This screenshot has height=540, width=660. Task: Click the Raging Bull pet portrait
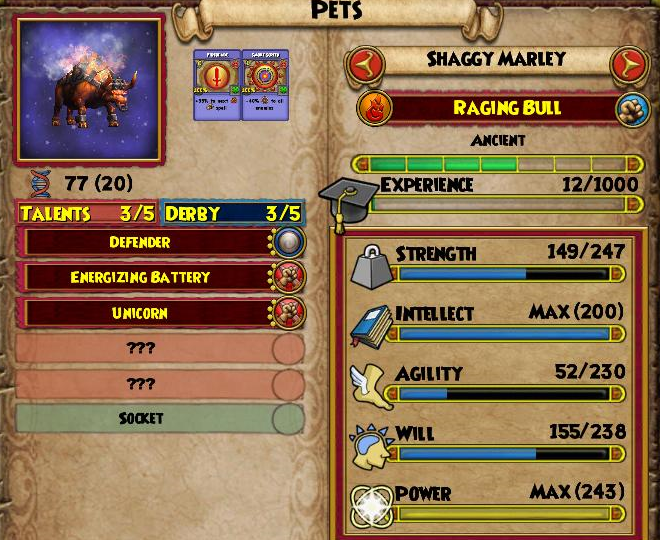pyautogui.click(x=88, y=88)
